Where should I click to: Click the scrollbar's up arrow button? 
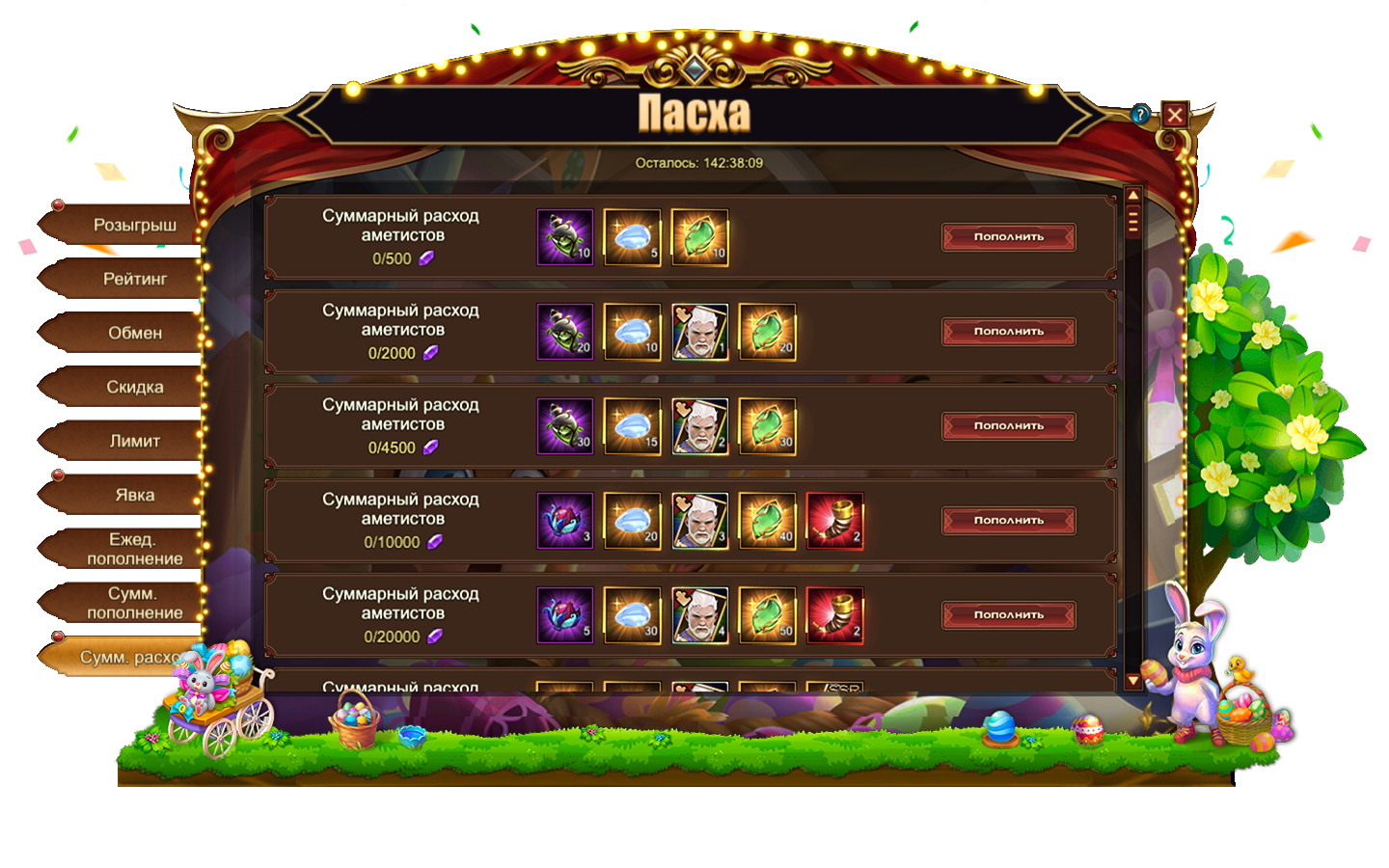coord(1133,196)
